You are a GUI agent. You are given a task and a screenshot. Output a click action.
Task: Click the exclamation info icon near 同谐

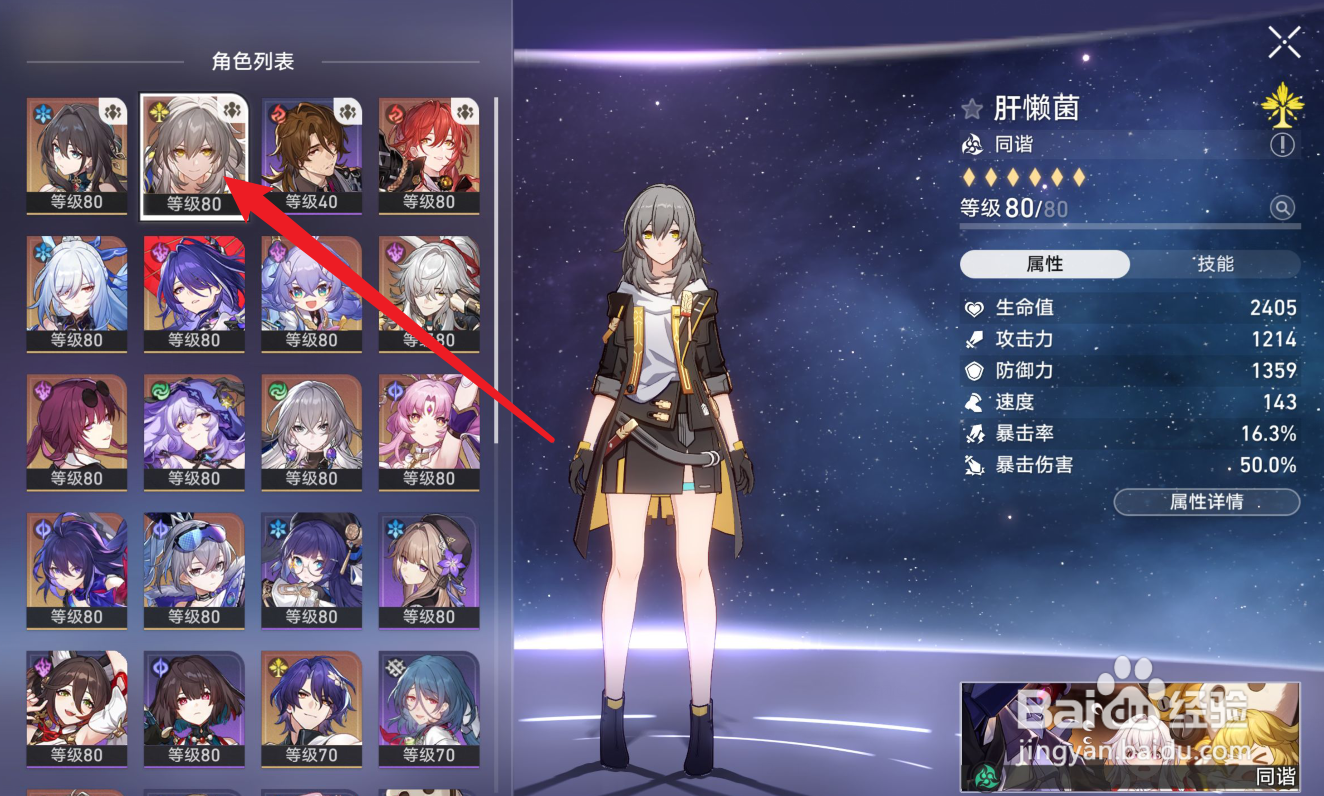pos(1285,146)
